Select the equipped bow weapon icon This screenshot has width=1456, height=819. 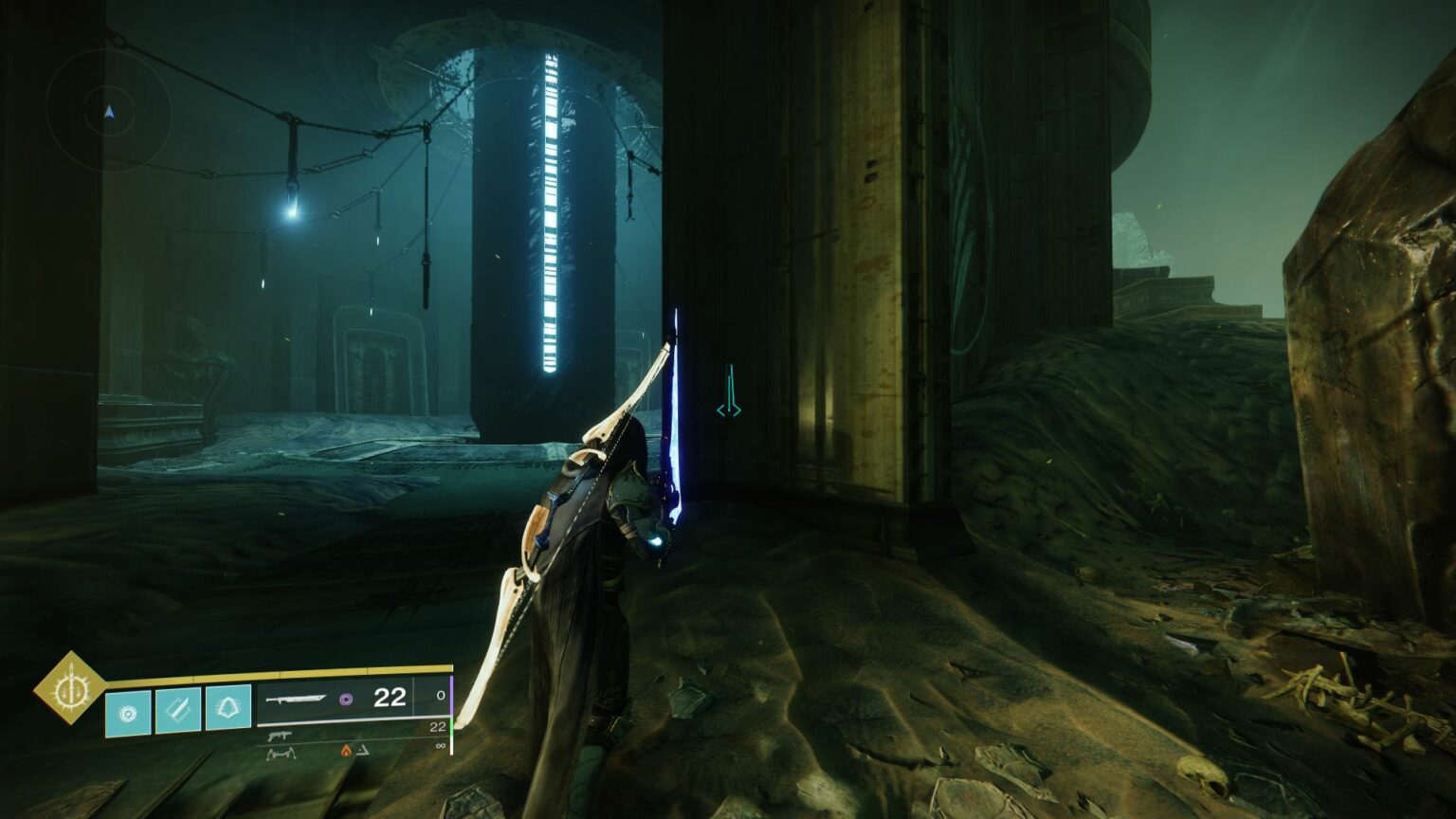coord(297,699)
